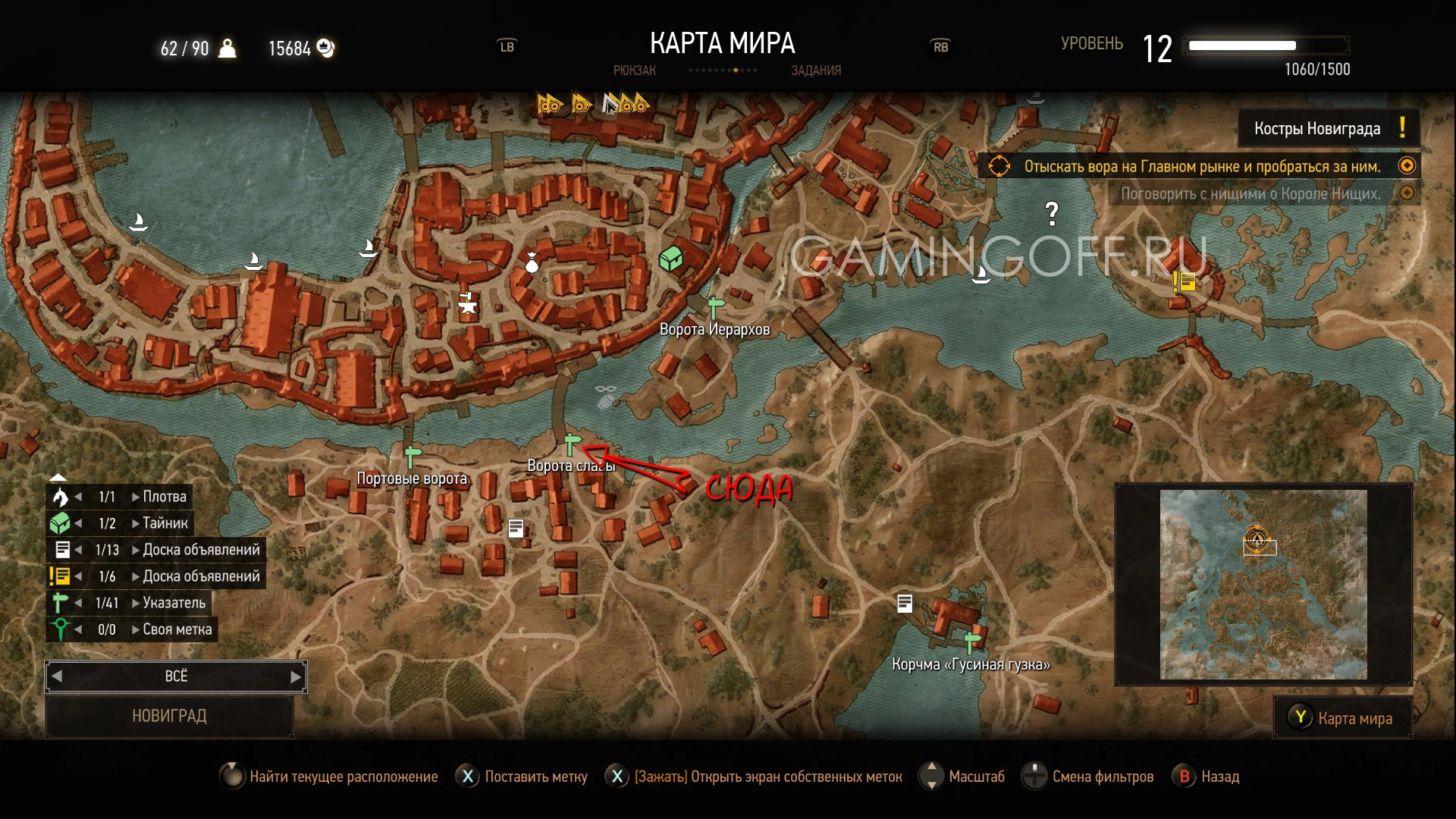Click the Ворота Иерархов signpost marker
The width and height of the screenshot is (1456, 819).
tap(714, 307)
